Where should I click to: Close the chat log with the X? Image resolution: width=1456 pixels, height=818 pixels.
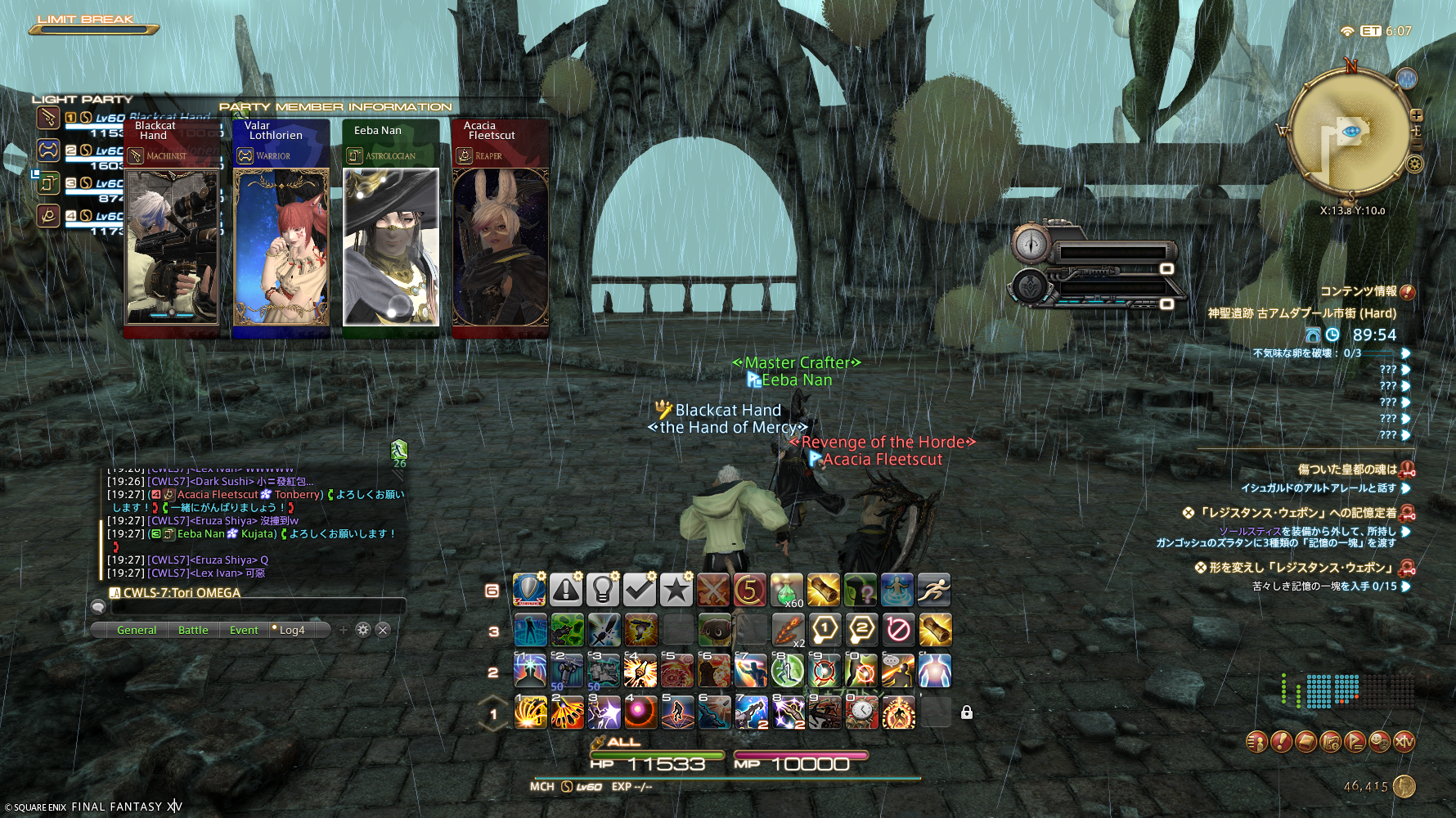click(x=383, y=630)
